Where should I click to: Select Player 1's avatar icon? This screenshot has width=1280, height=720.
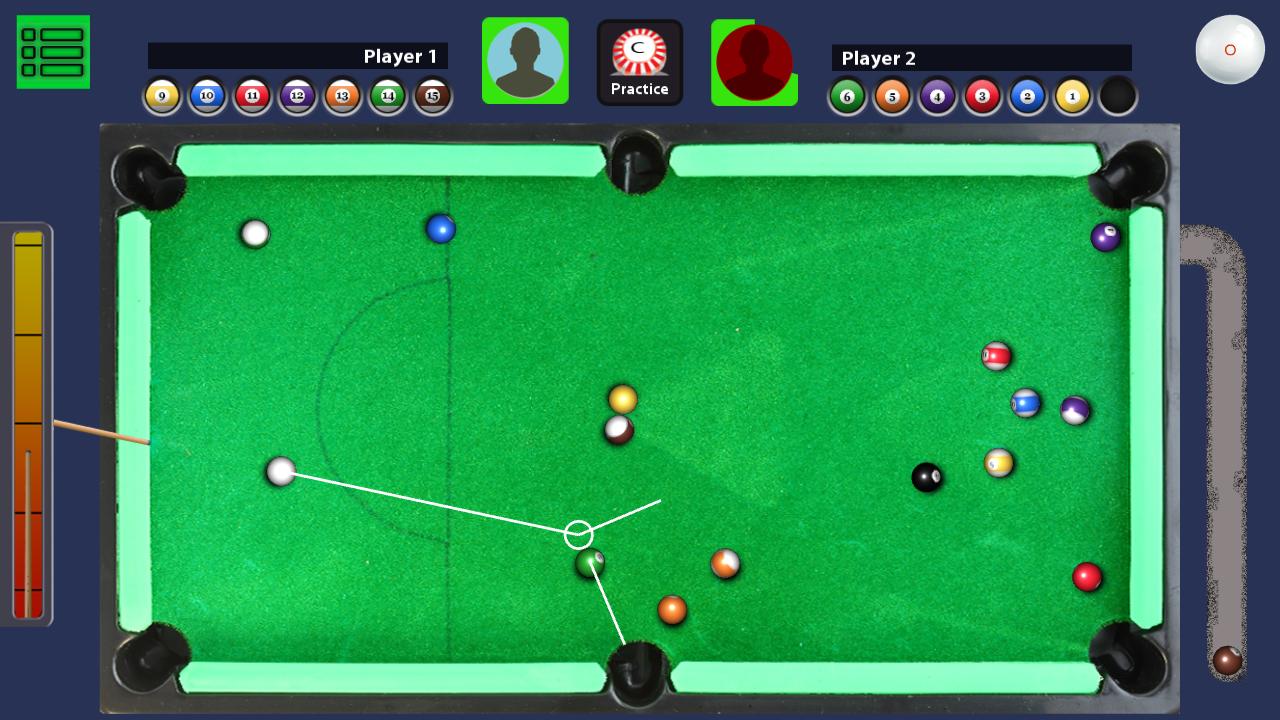pyautogui.click(x=525, y=61)
